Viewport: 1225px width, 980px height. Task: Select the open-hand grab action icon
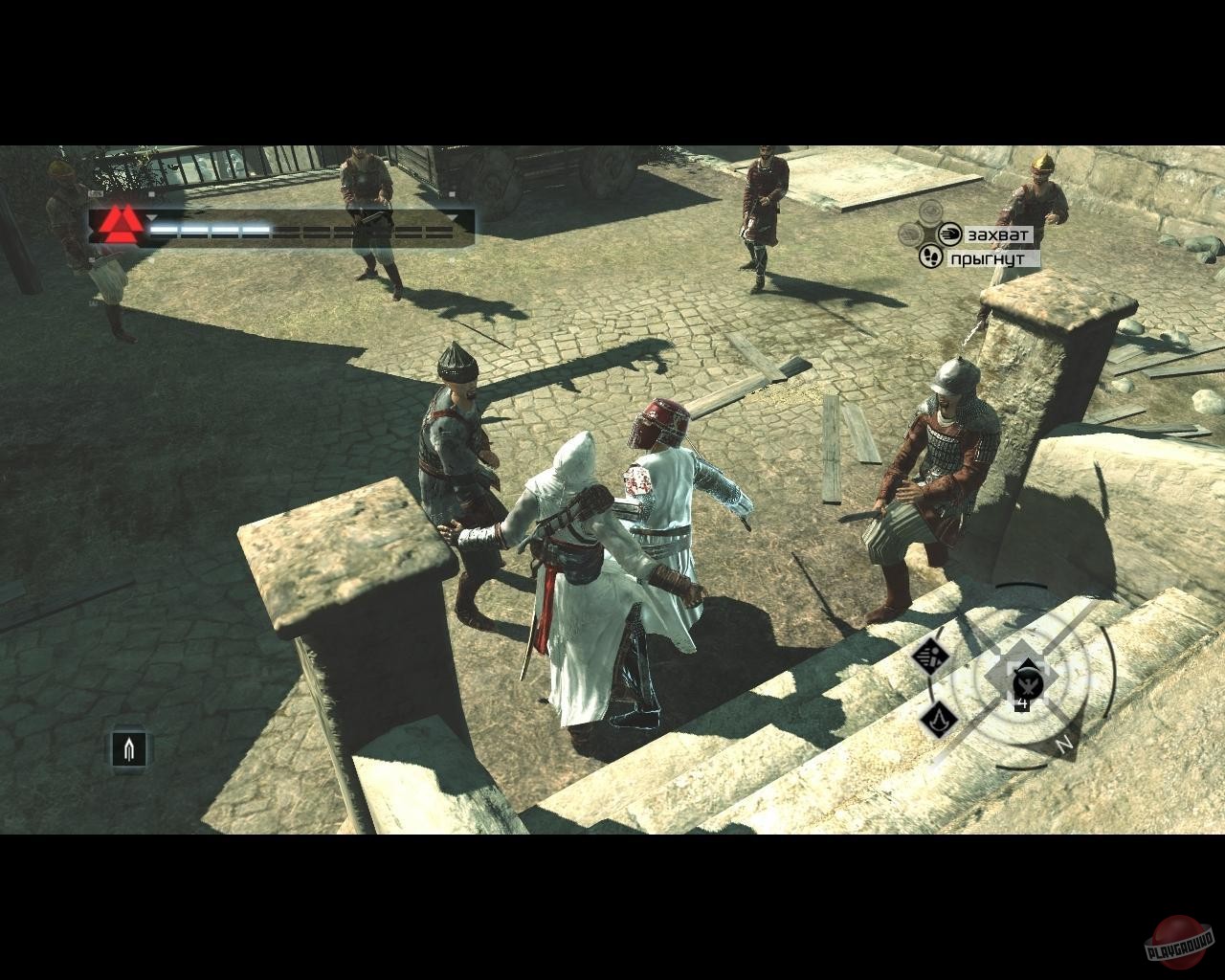pyautogui.click(x=951, y=234)
